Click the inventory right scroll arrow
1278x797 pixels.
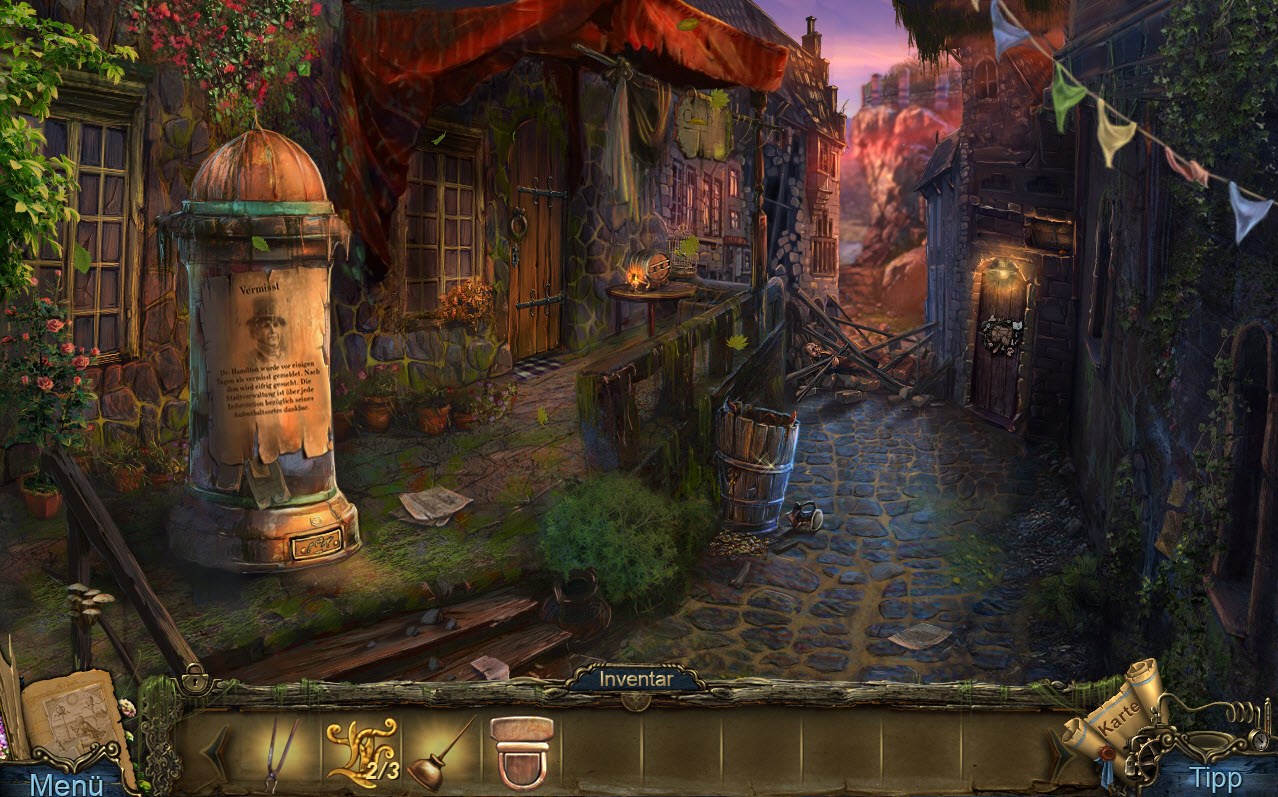pos(1060,752)
